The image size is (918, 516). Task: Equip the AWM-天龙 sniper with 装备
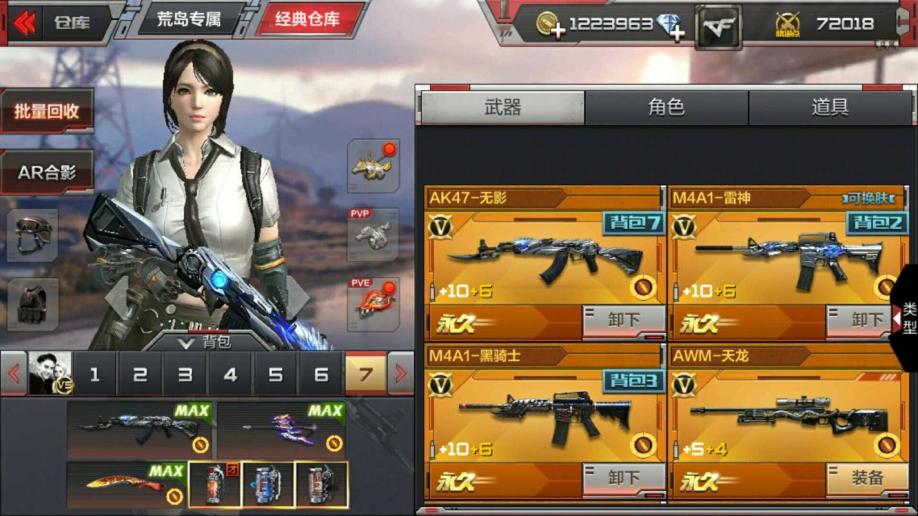coord(866,479)
